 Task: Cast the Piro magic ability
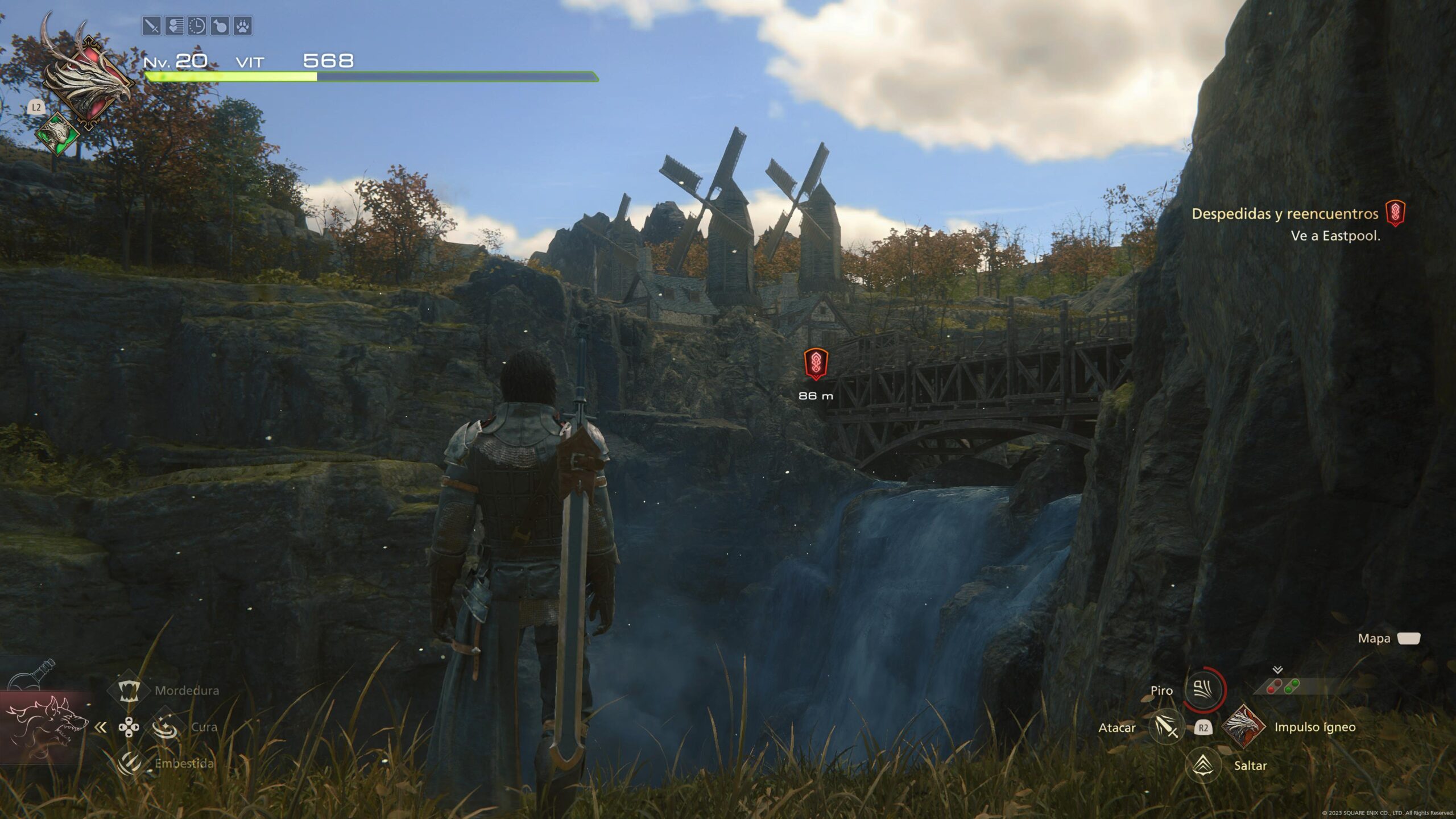click(x=1203, y=690)
